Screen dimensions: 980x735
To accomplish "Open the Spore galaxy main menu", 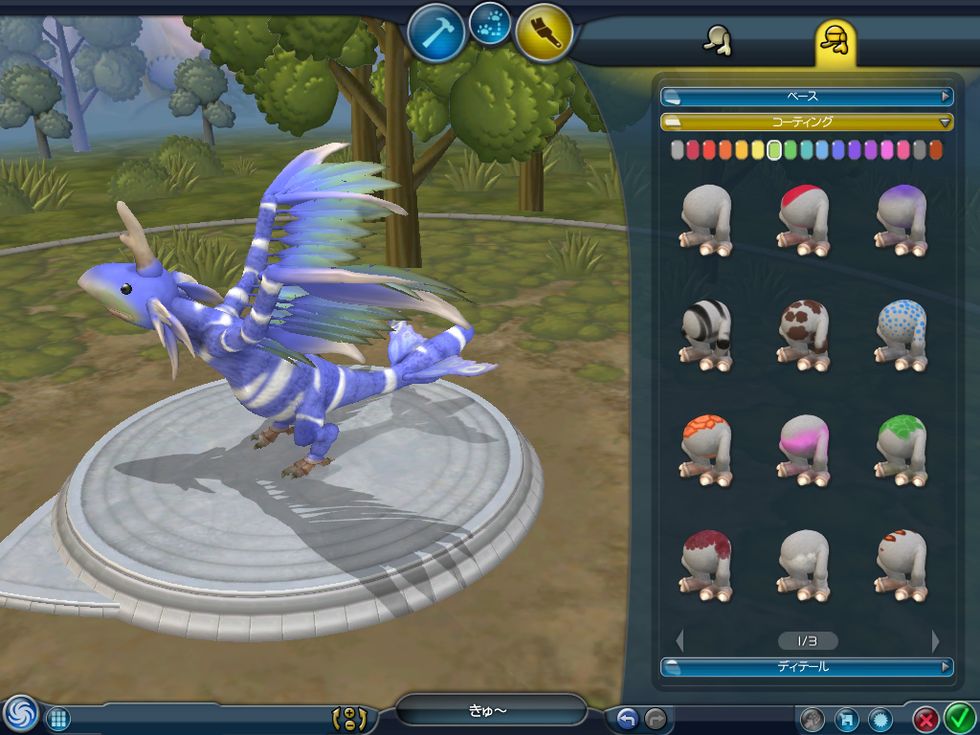I will tap(19, 714).
